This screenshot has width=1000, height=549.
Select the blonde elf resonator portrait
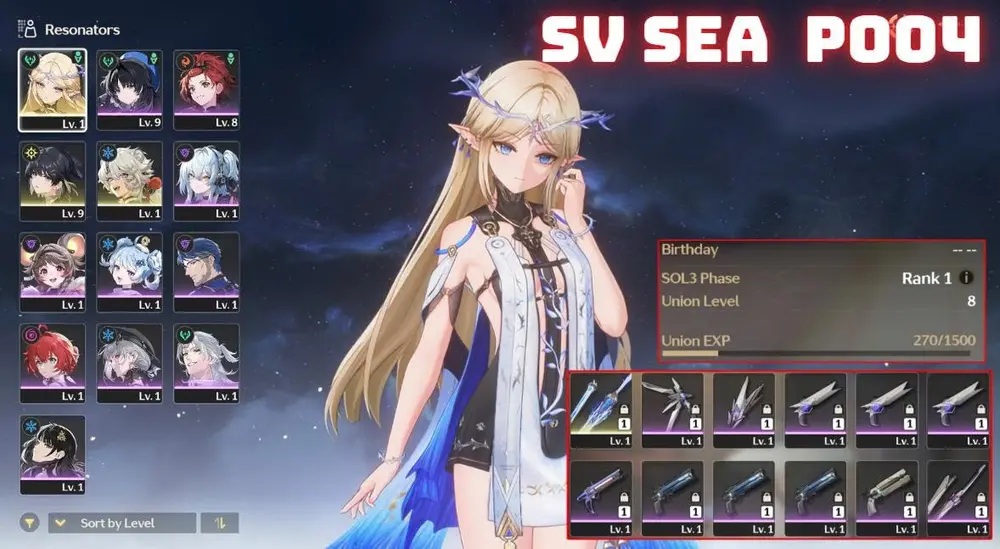pyautogui.click(x=52, y=90)
